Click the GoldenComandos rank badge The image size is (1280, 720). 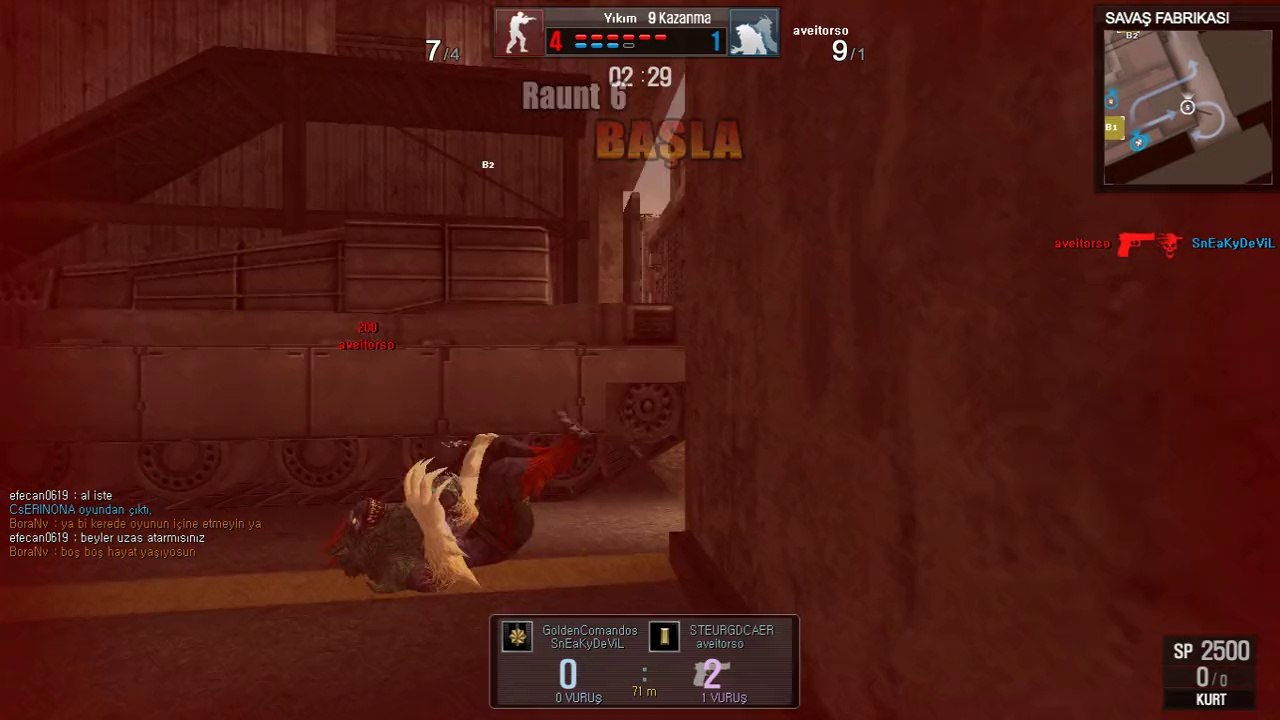click(x=517, y=636)
